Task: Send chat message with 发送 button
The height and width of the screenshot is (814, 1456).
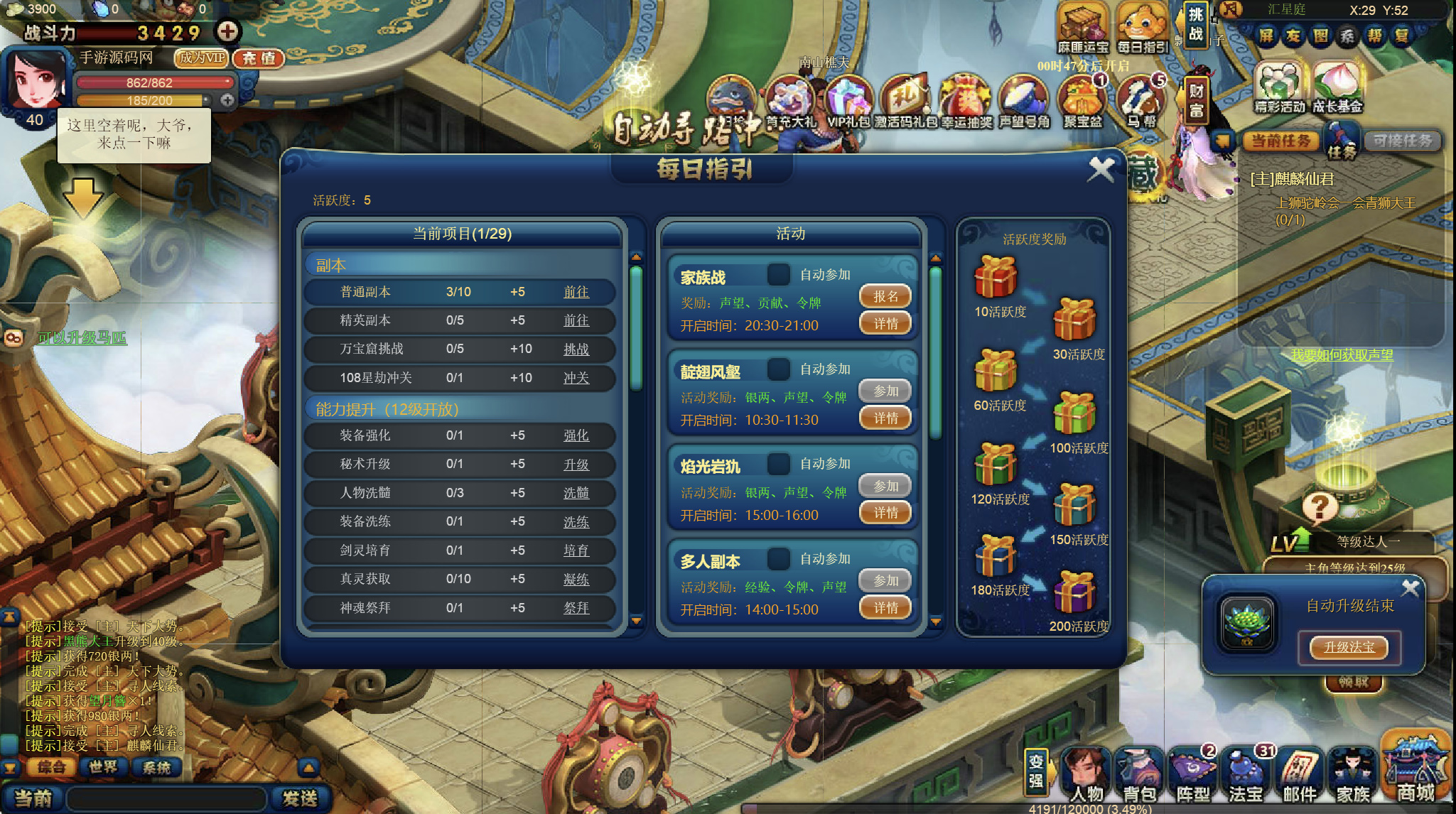Action: tap(300, 798)
